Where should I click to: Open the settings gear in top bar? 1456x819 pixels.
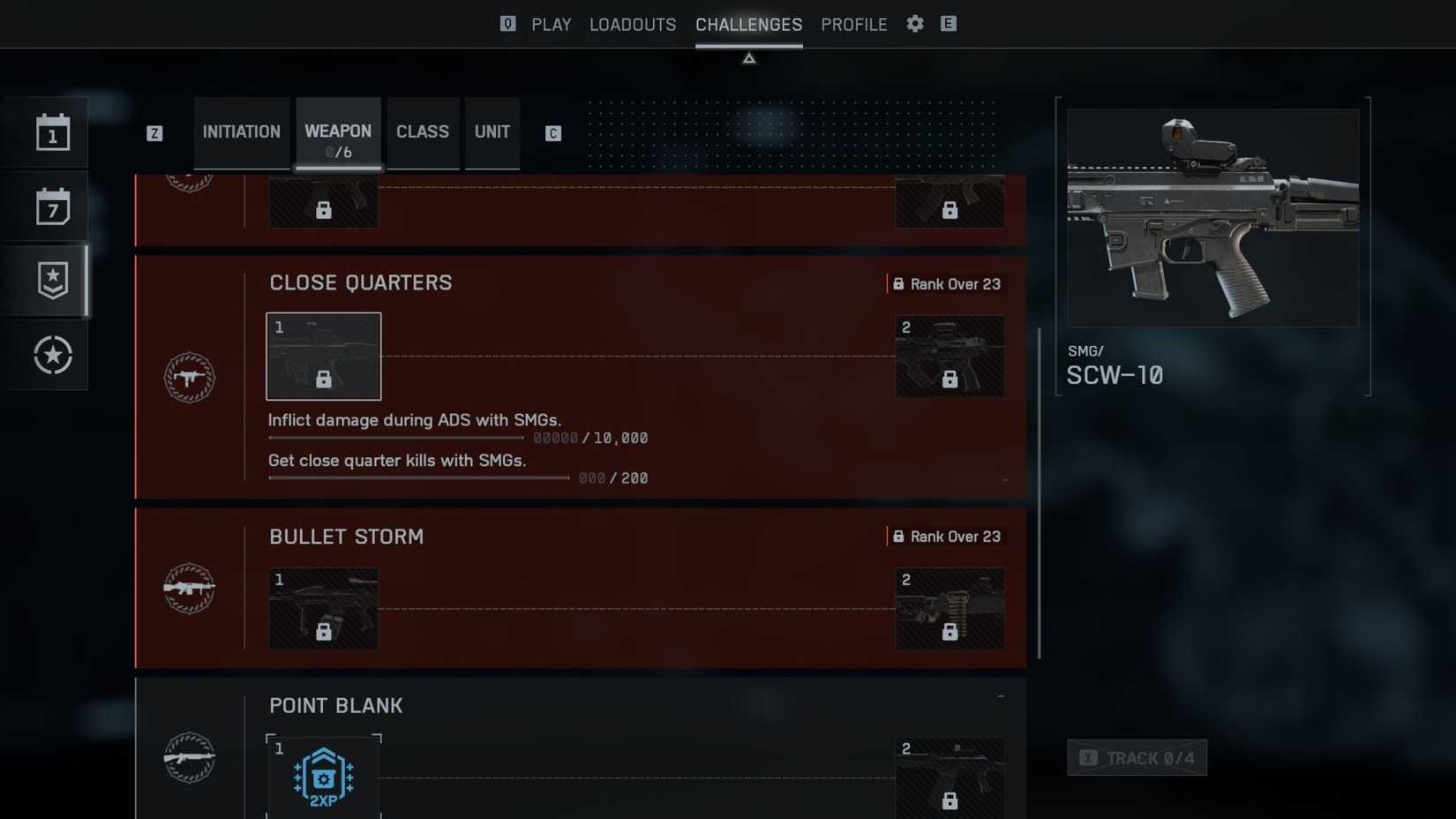[914, 24]
